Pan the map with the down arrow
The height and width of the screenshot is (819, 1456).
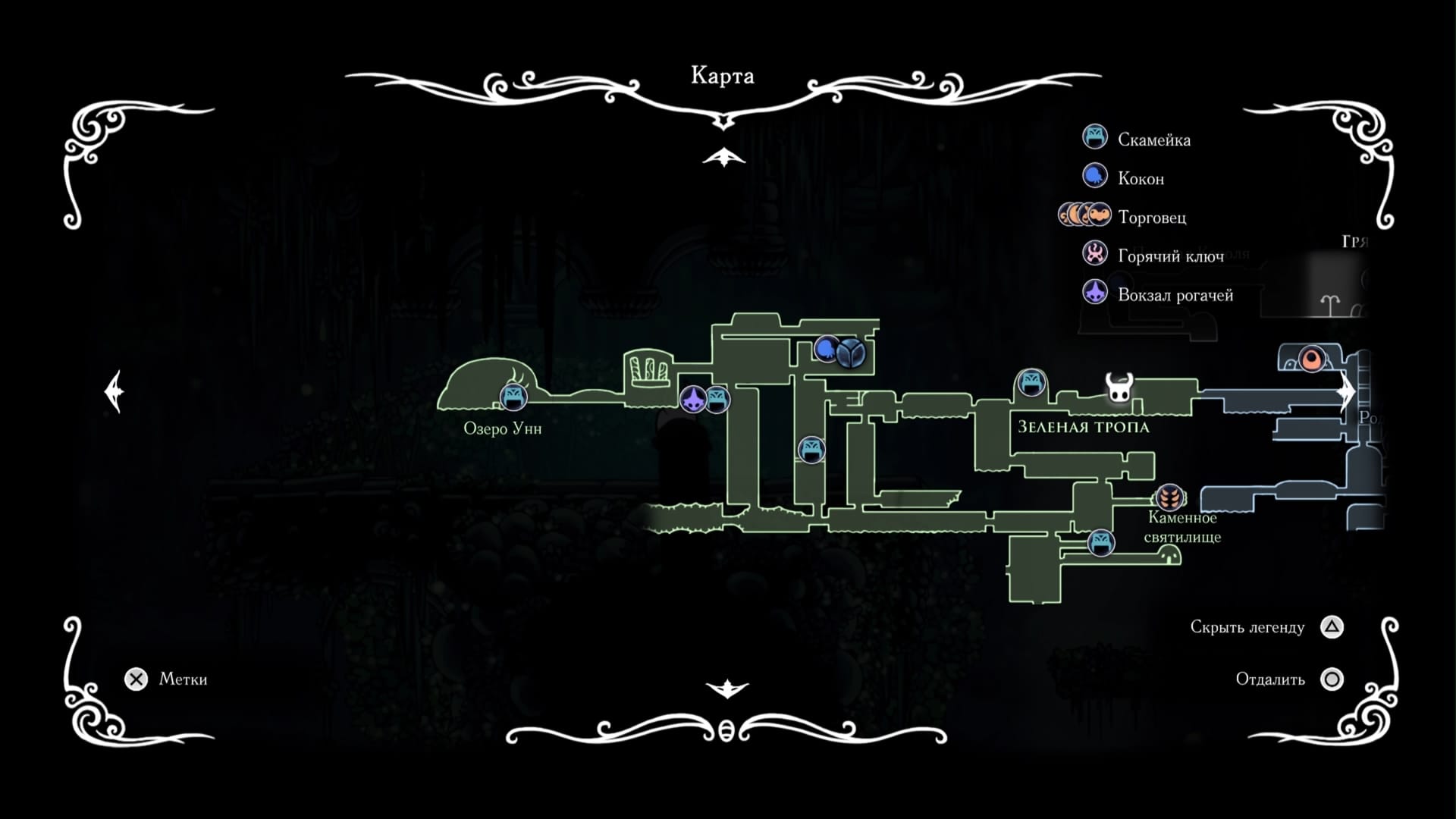pyautogui.click(x=726, y=689)
